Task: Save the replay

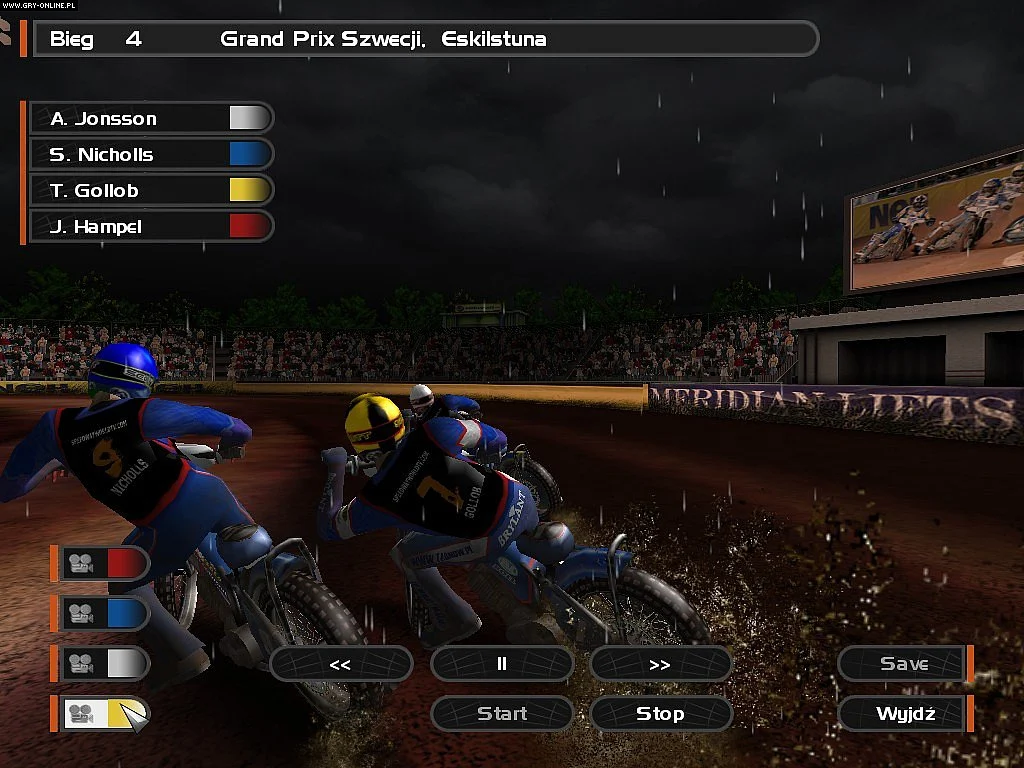Action: click(904, 664)
